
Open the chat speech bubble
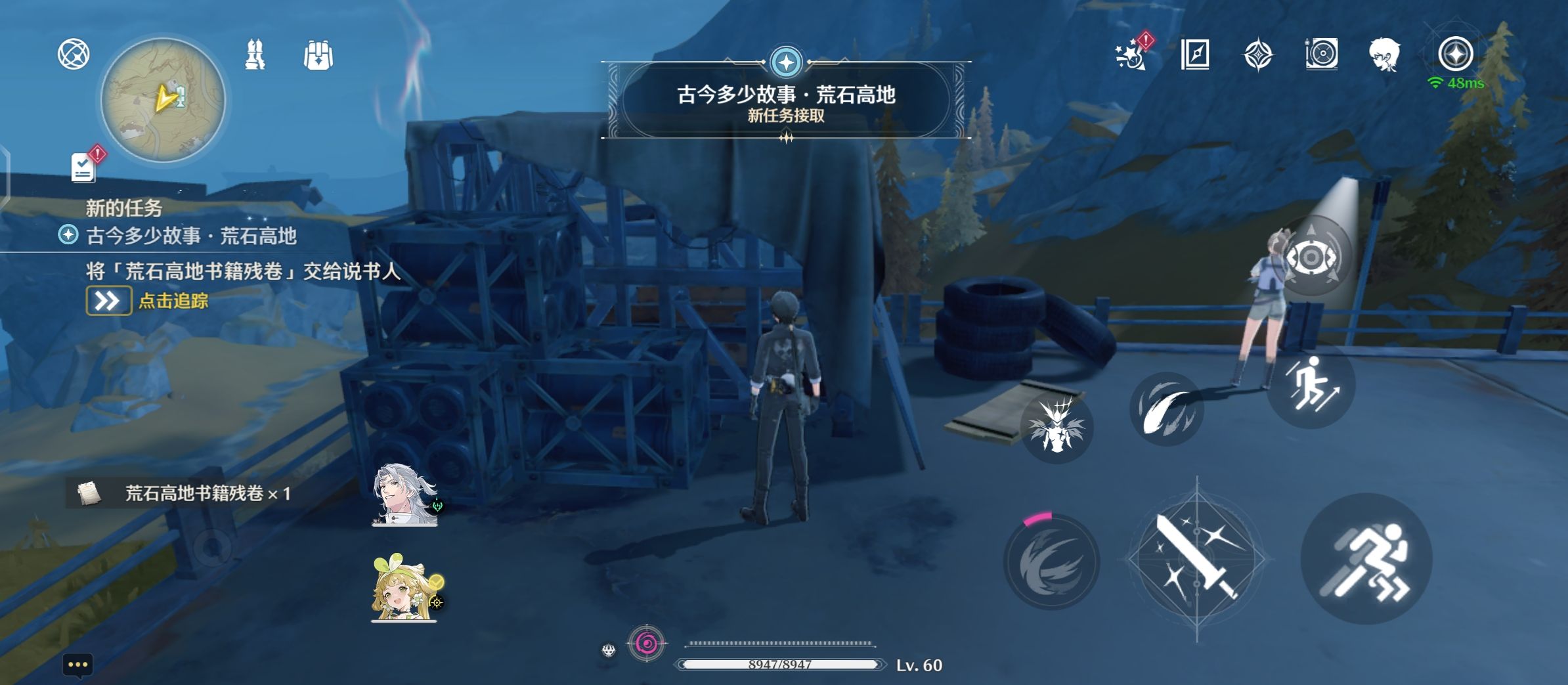(x=77, y=665)
